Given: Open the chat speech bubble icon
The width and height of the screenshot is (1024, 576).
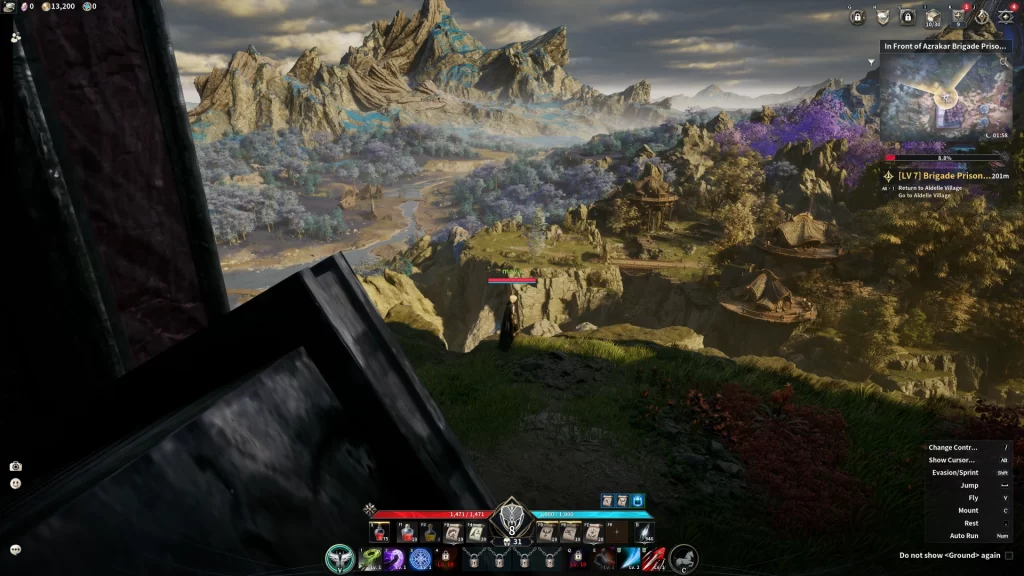Looking at the screenshot, I should click(x=15, y=549).
